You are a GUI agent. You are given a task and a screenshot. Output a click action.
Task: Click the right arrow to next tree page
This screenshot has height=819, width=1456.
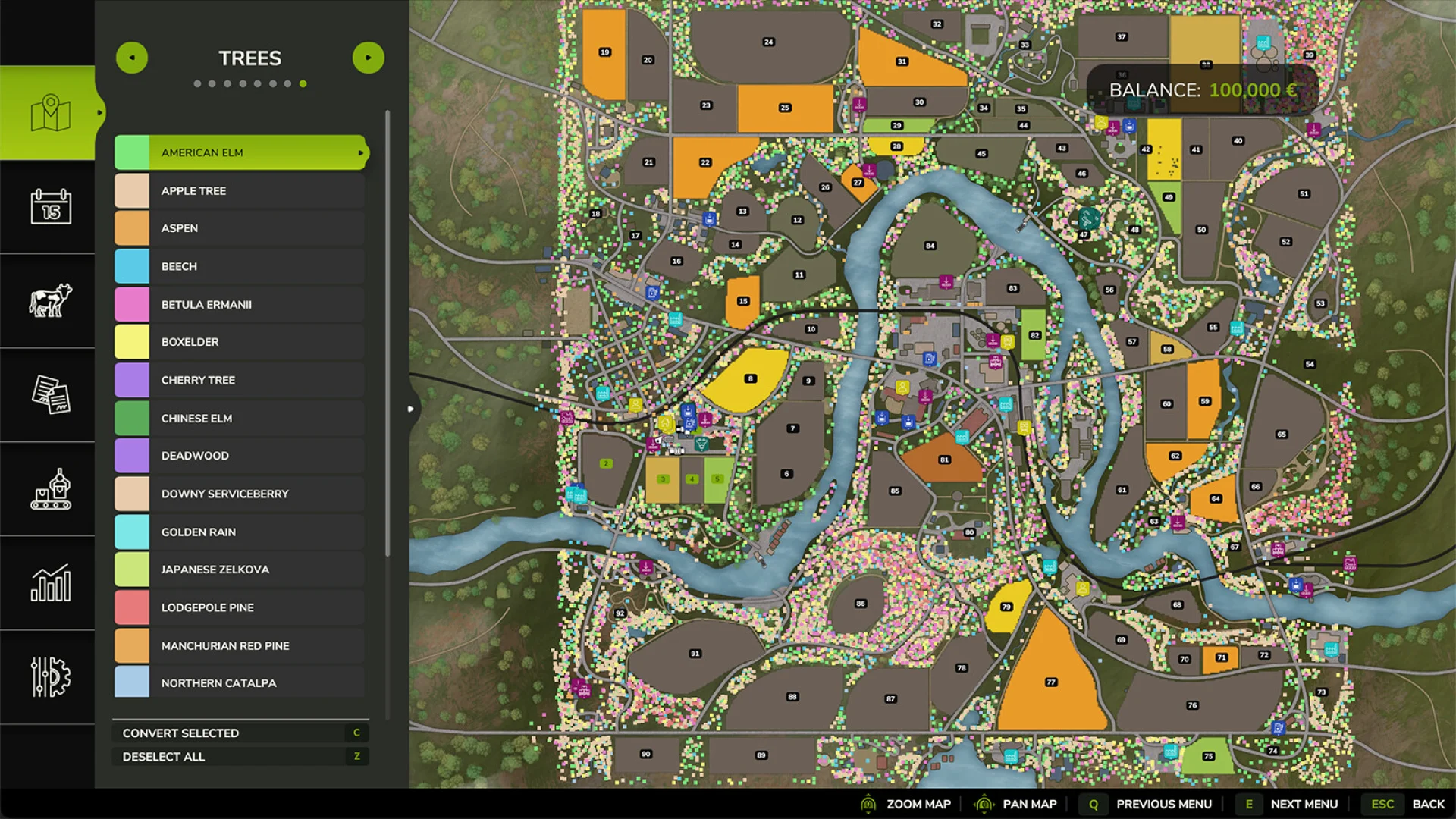pyautogui.click(x=369, y=57)
